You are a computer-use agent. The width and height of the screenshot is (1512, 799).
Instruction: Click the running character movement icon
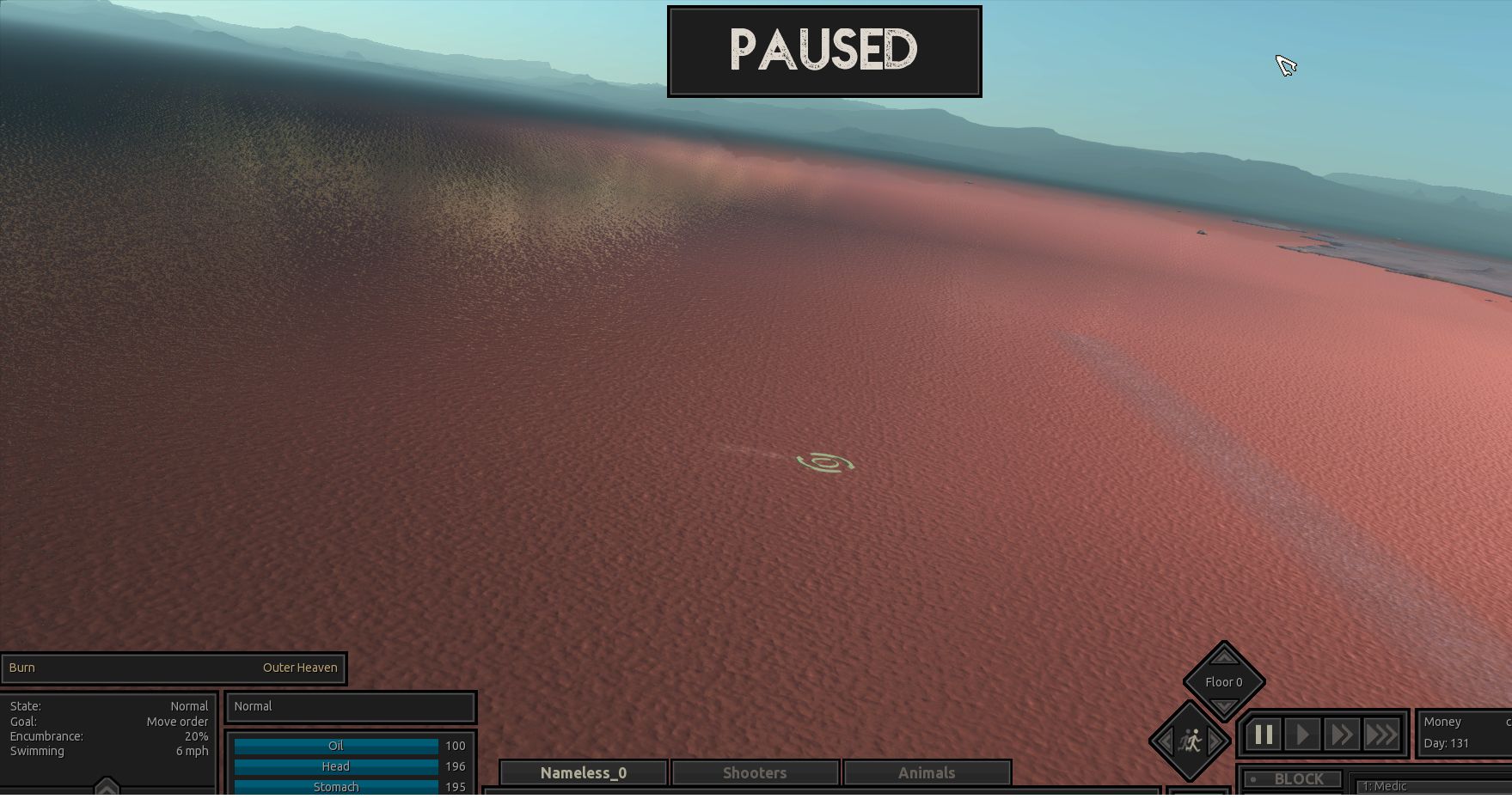pyautogui.click(x=1191, y=742)
